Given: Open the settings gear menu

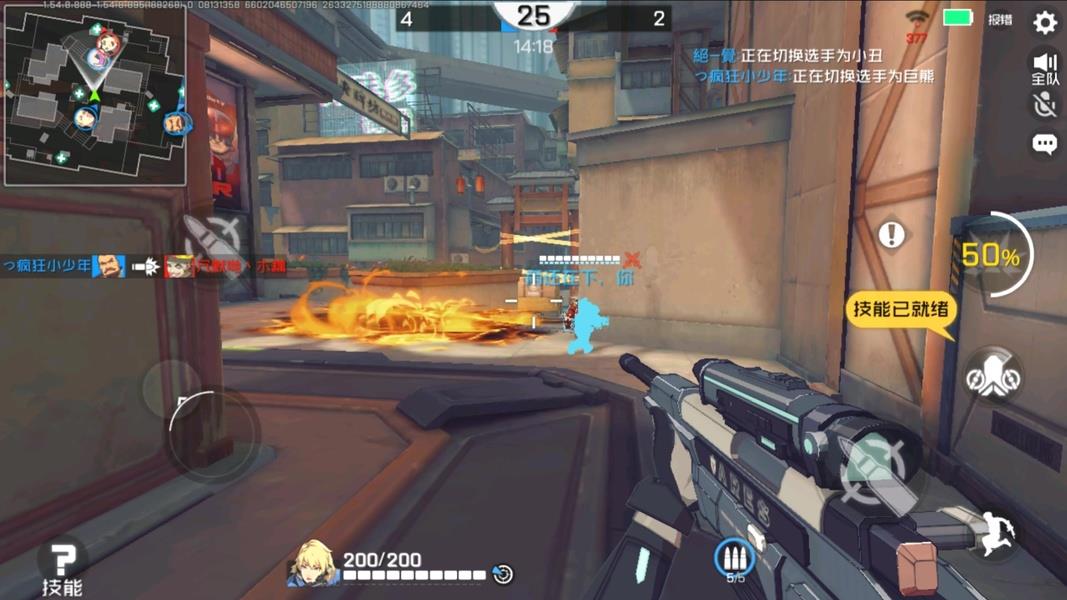Looking at the screenshot, I should pos(1045,22).
